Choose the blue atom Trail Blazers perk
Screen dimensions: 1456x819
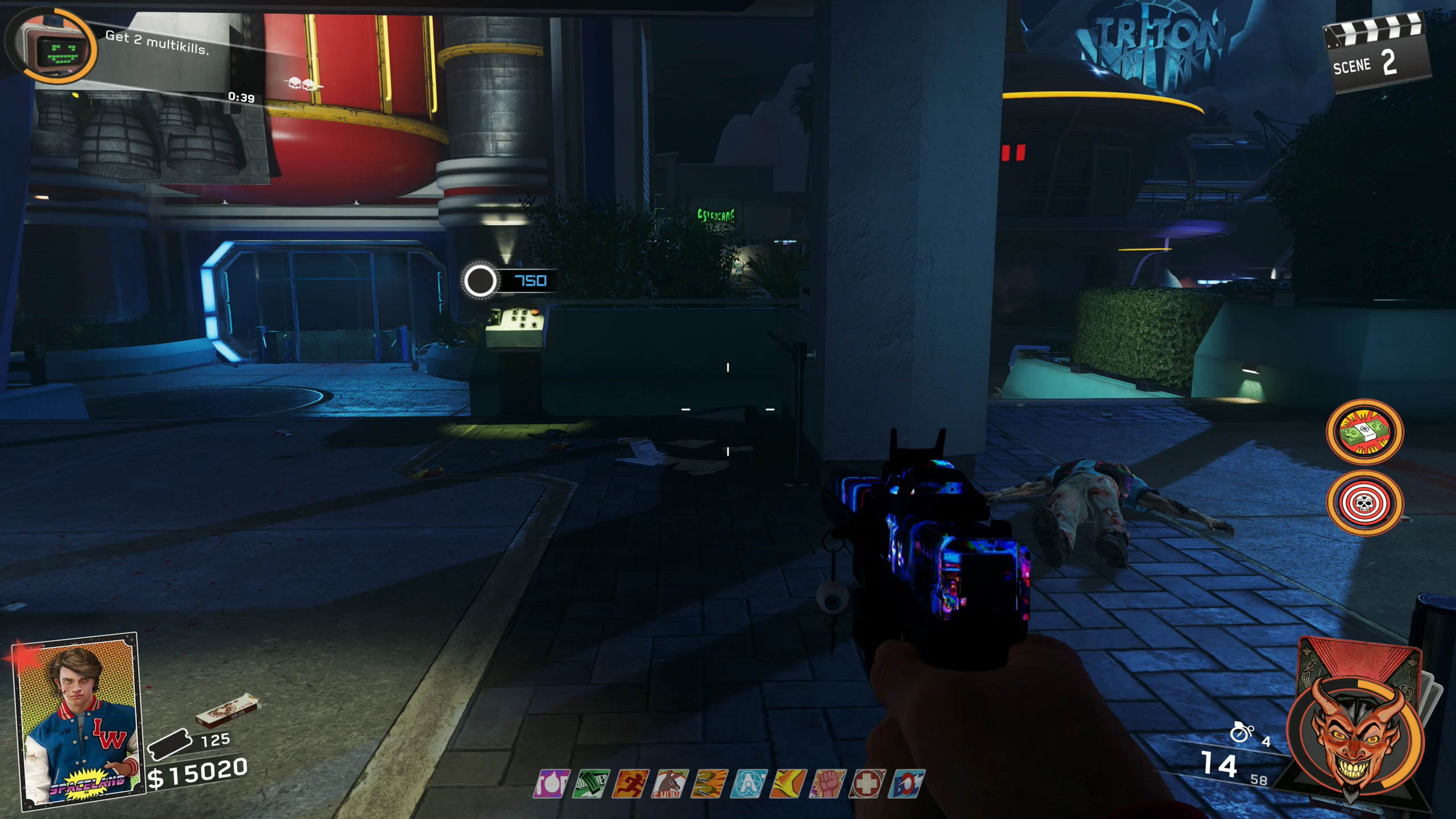748,784
